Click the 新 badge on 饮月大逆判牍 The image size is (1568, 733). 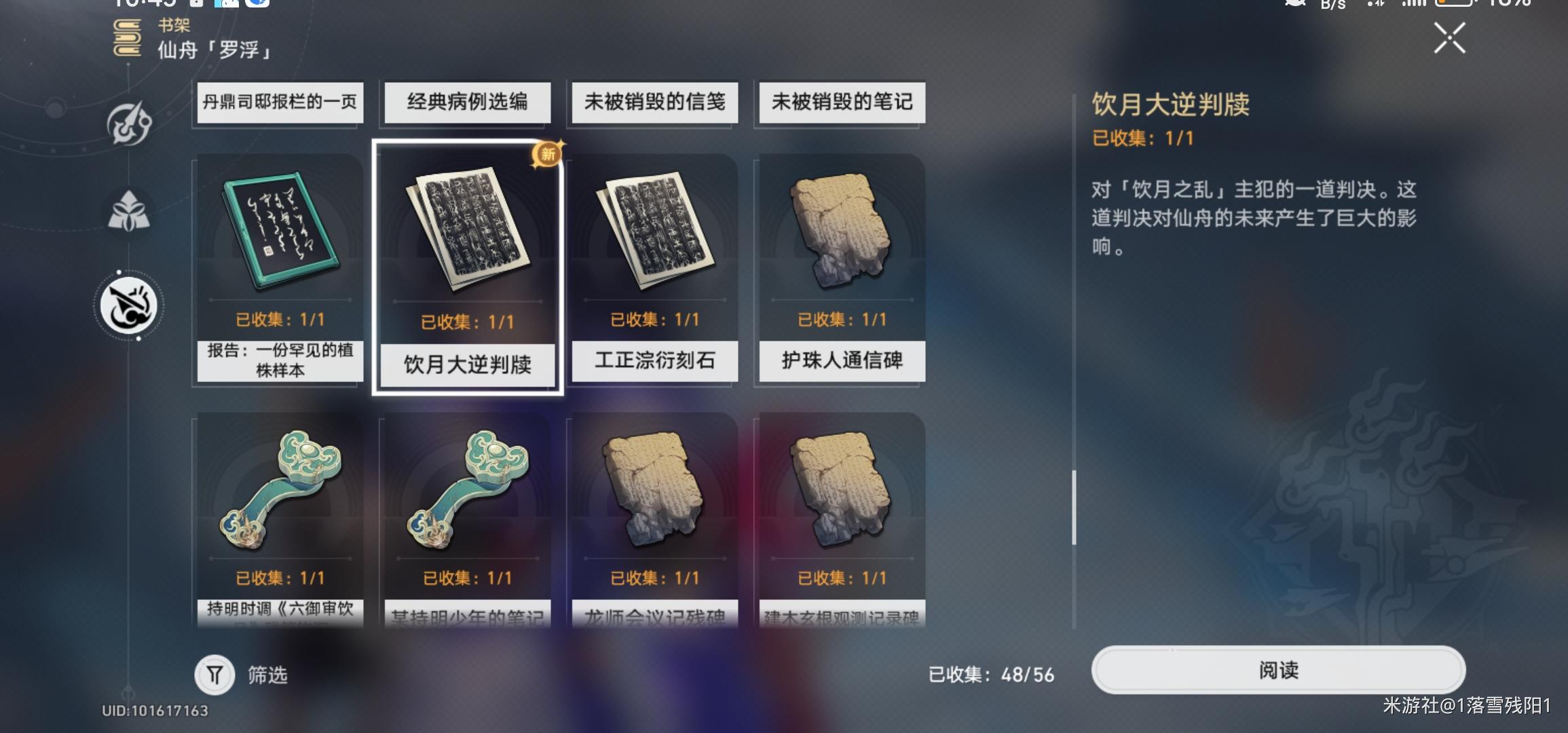[547, 155]
